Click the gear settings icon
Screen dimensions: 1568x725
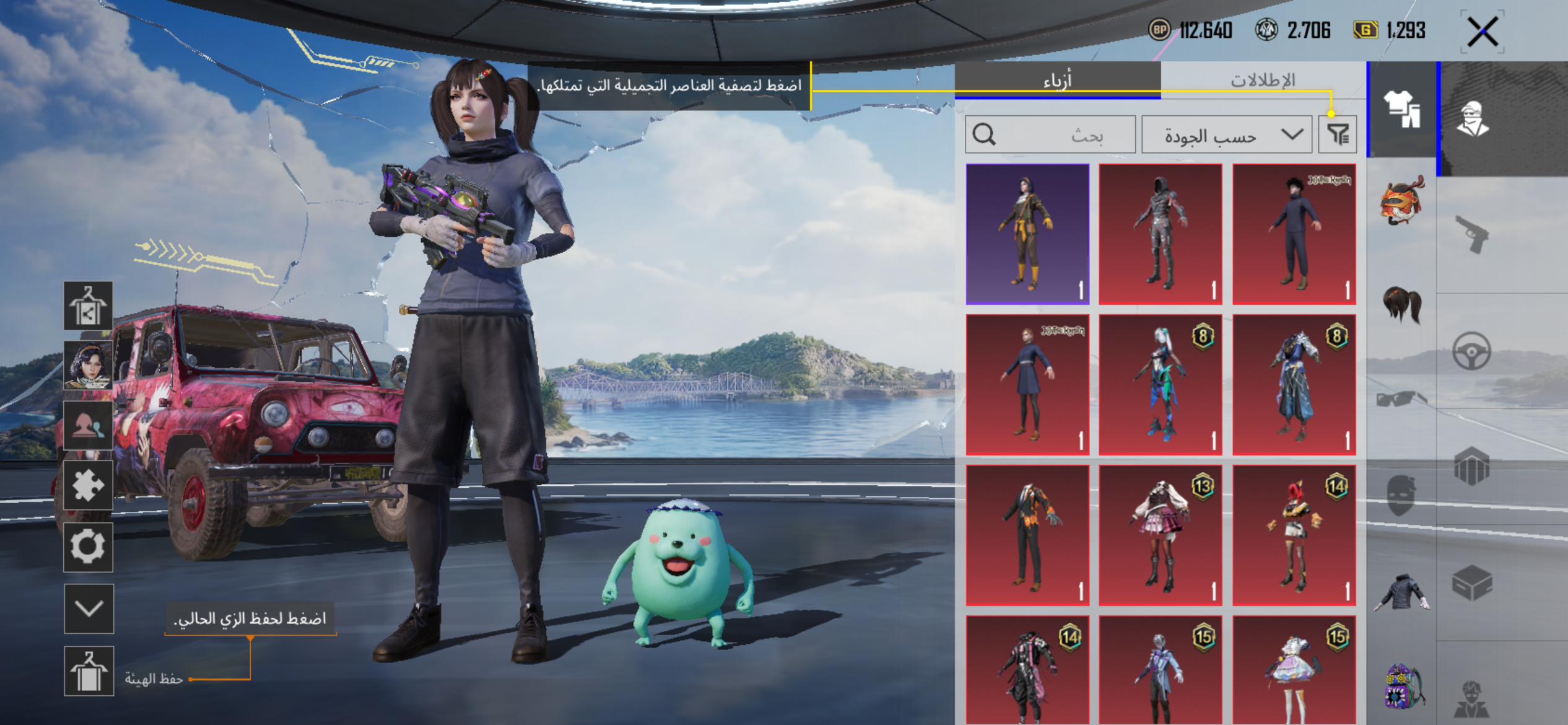click(x=88, y=547)
